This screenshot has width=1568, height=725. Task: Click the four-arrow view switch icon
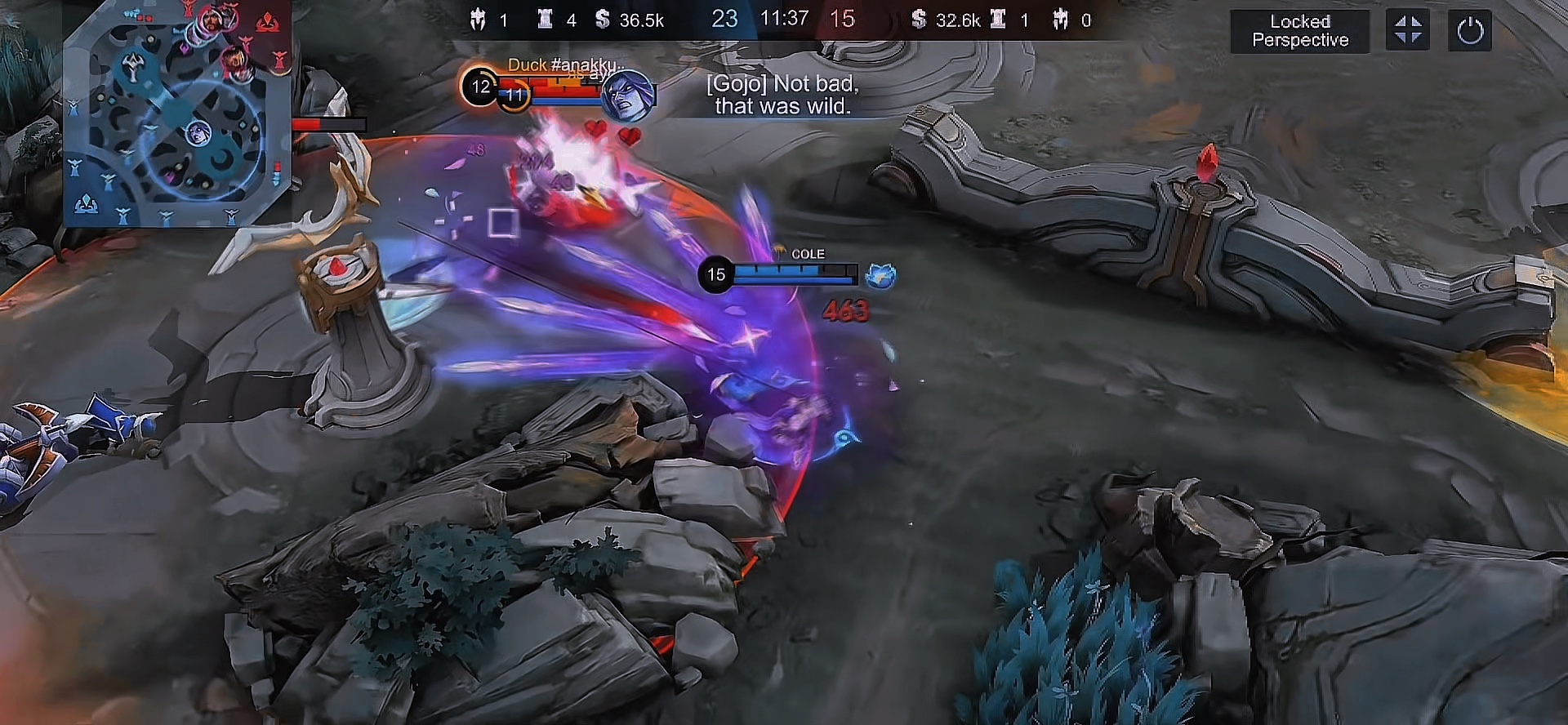tap(1407, 31)
